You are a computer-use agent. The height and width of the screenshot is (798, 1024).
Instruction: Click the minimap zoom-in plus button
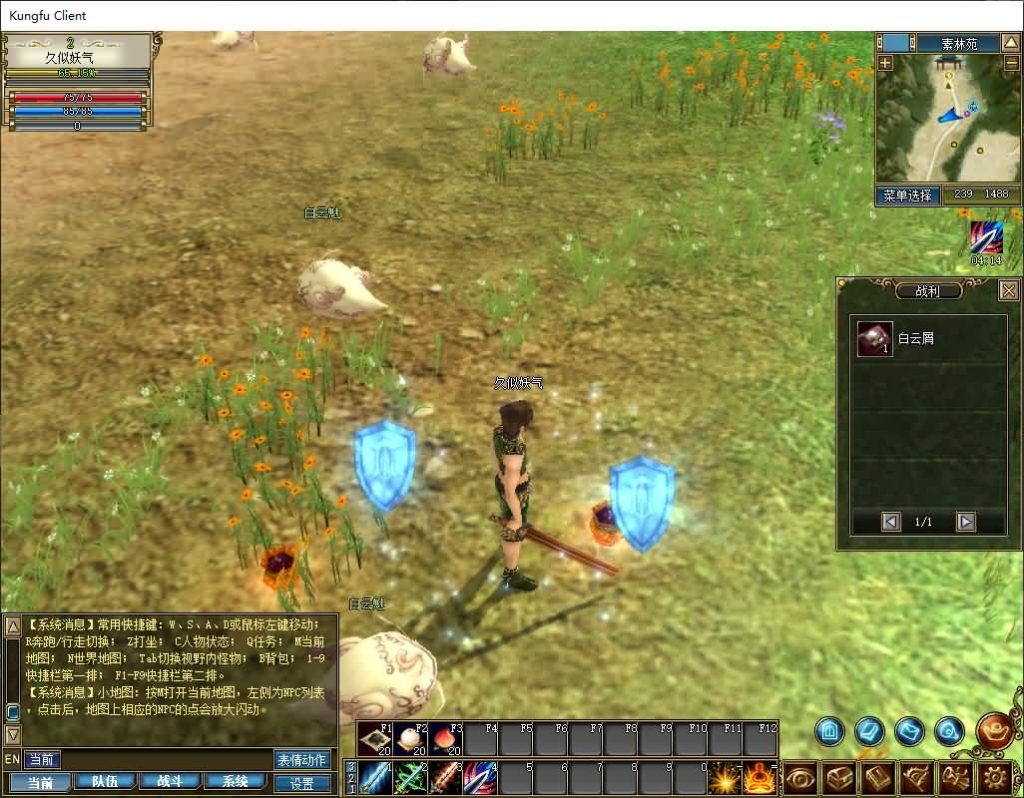(x=885, y=63)
